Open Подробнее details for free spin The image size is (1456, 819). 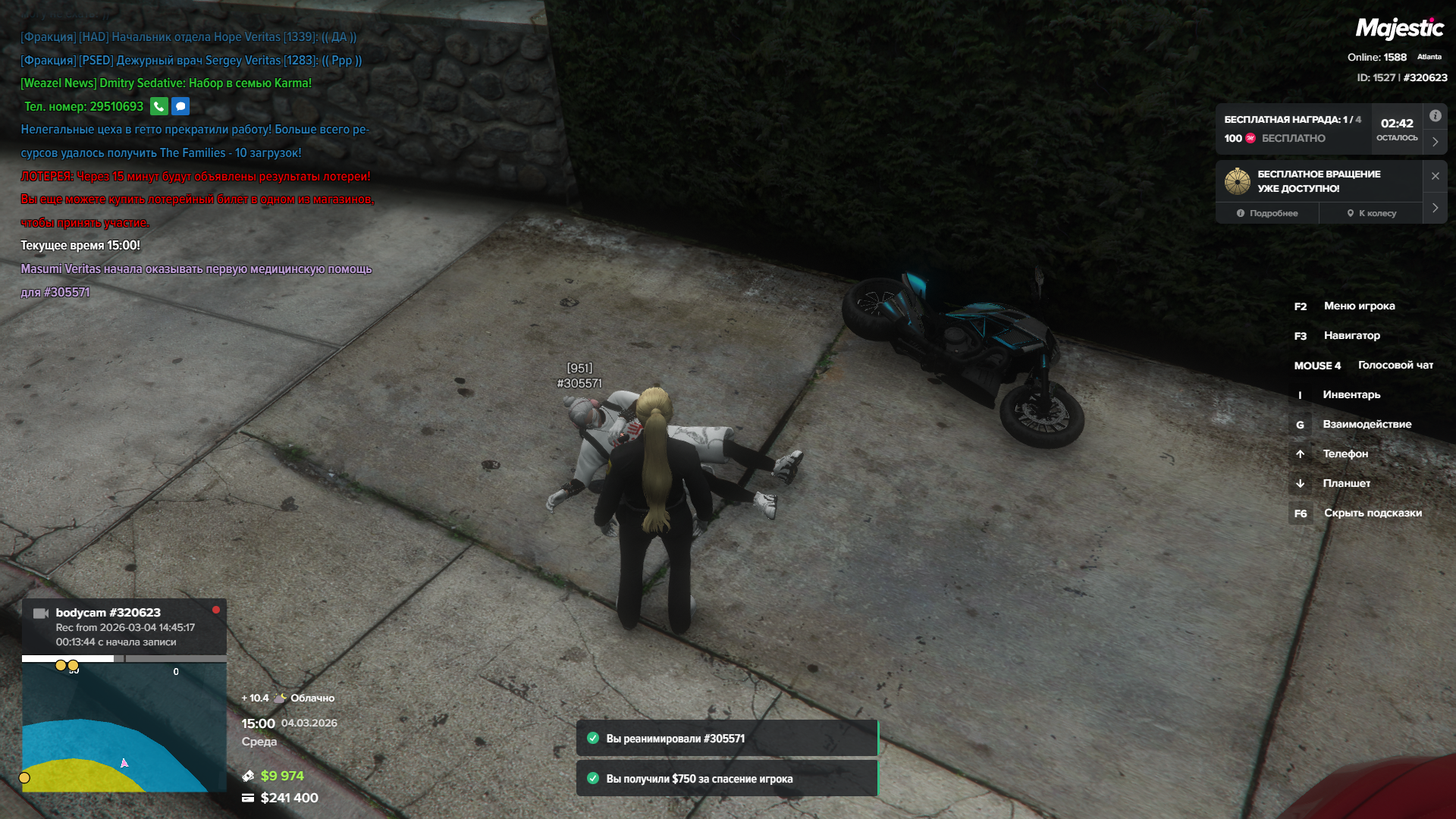click(1267, 213)
